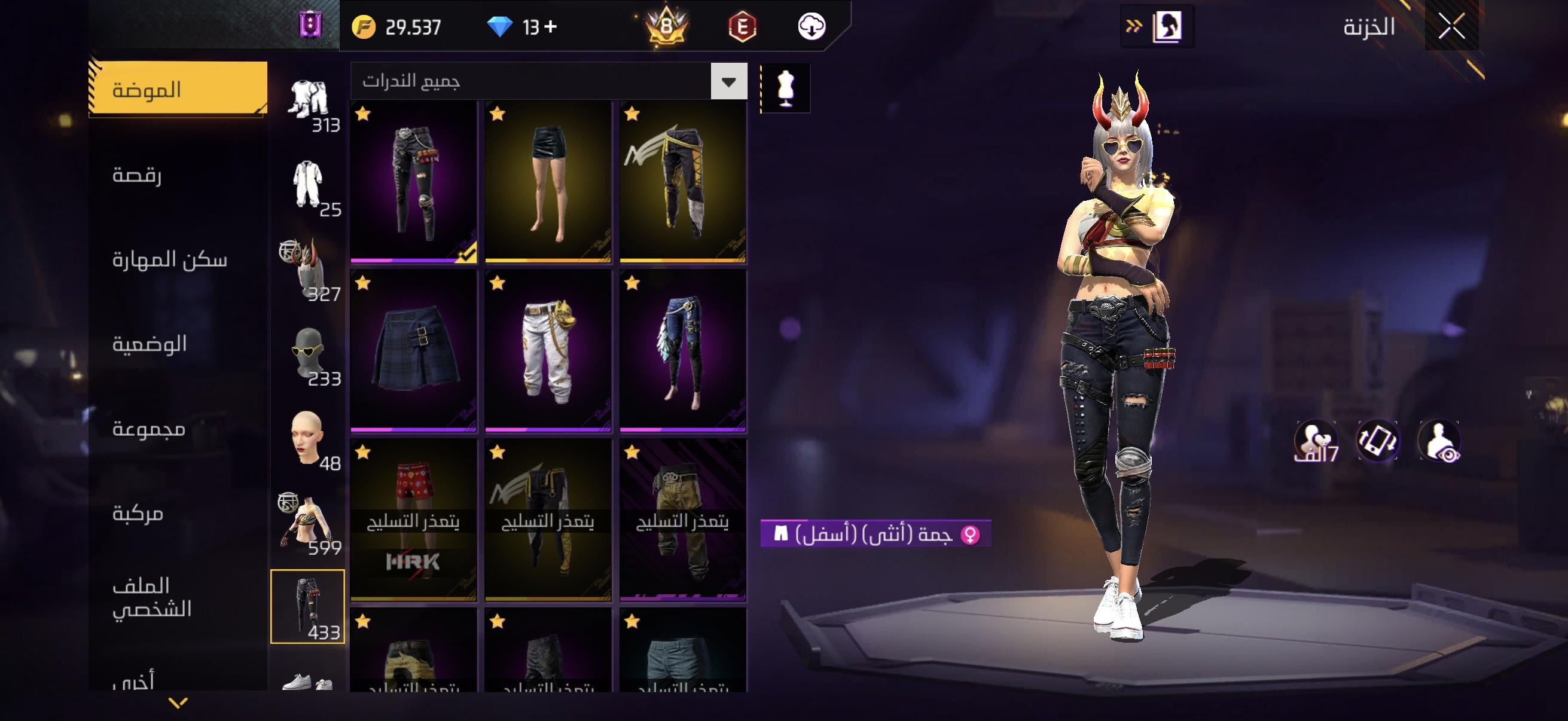Choose the navy plaid skirt item
The width and height of the screenshot is (1568, 721).
[x=413, y=351]
